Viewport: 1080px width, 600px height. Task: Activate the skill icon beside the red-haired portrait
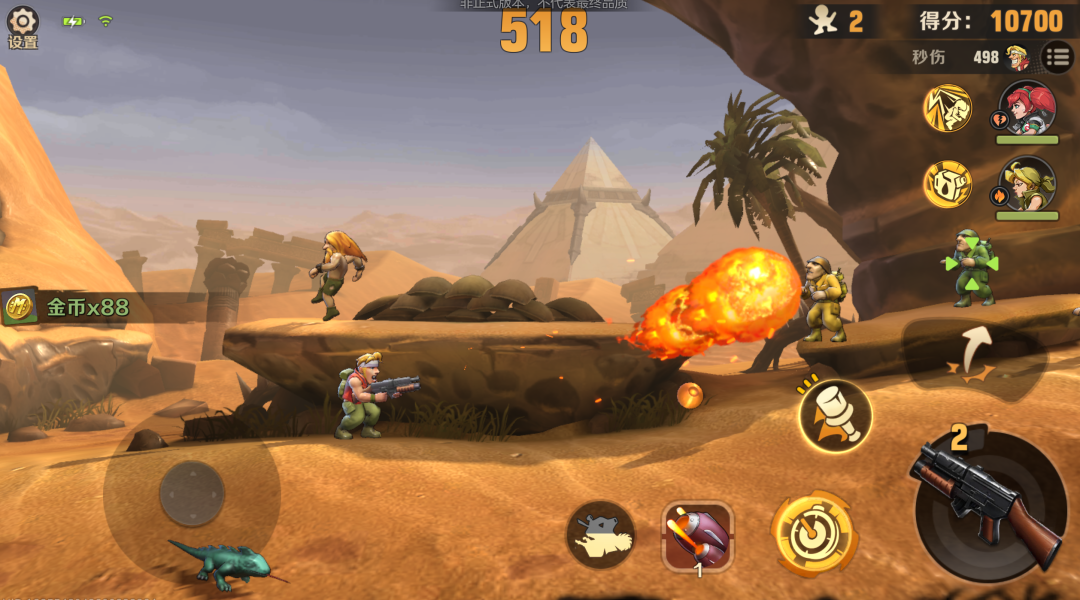947,109
